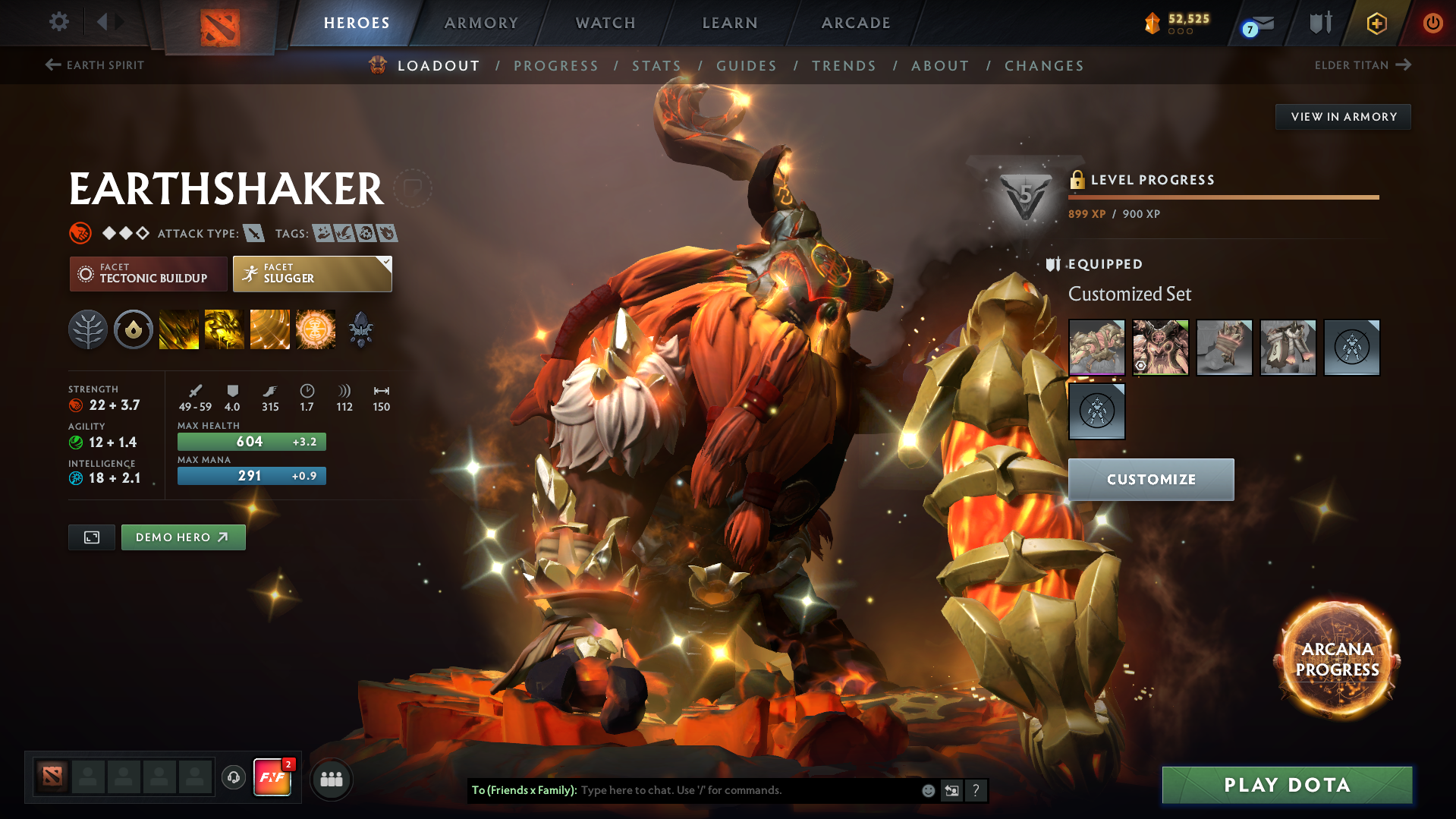The width and height of the screenshot is (1456, 819).
Task: Choose the Slugger facet
Action: [x=312, y=274]
